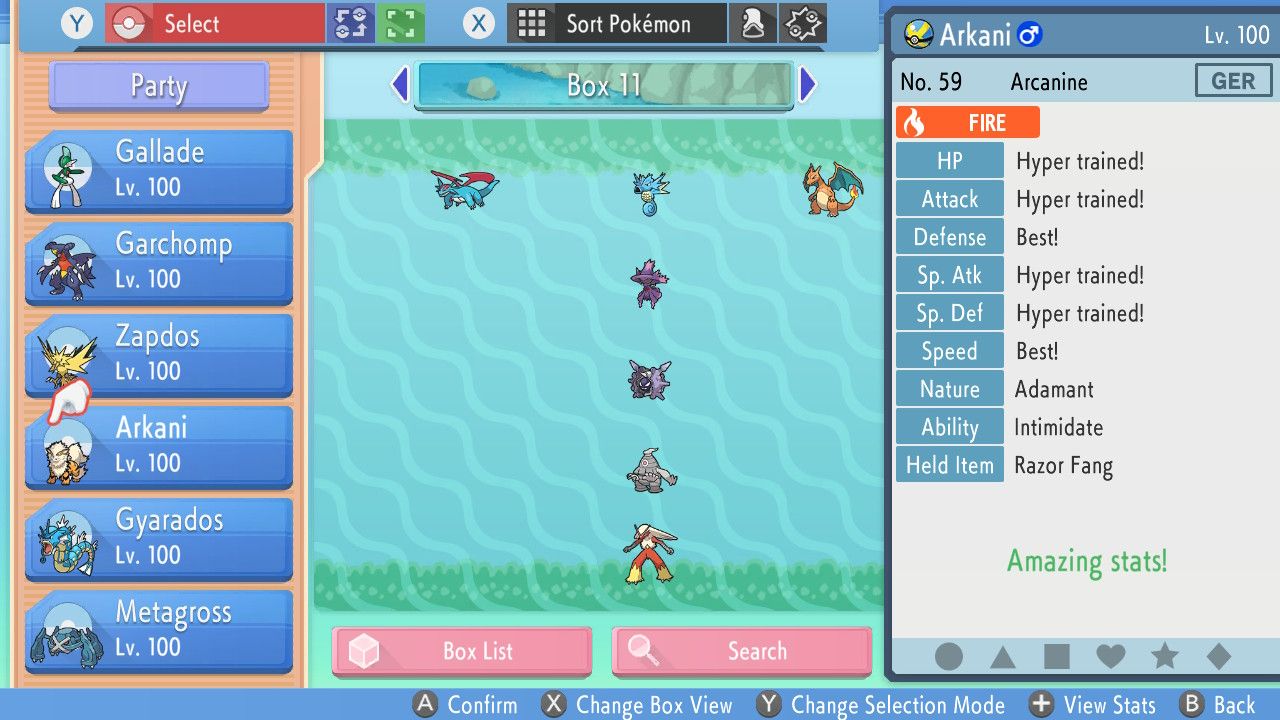Mark Arkani with the star symbol
This screenshot has width=1280, height=720.
1165,657
